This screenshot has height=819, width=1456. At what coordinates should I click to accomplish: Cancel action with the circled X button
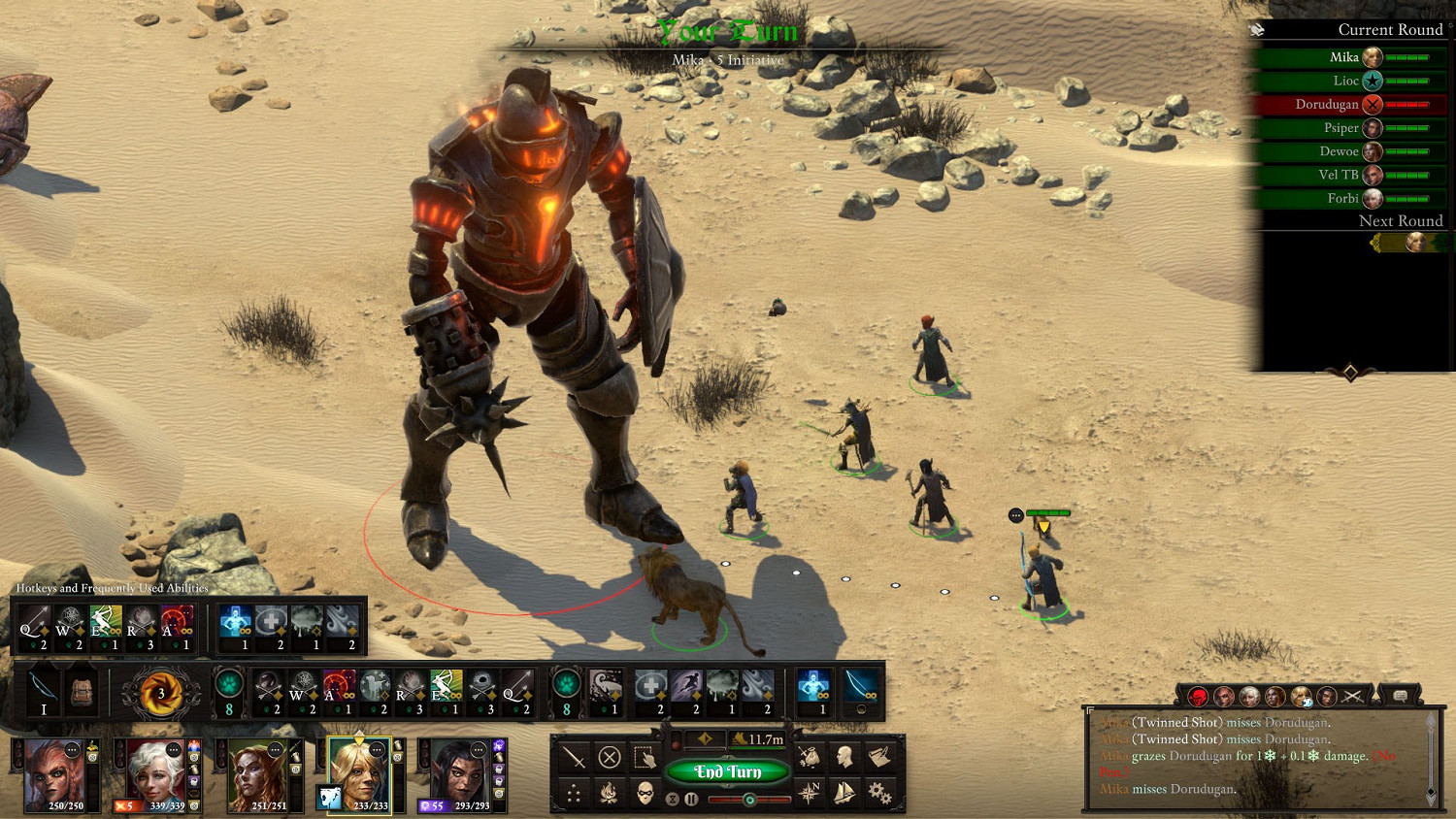pyautogui.click(x=610, y=756)
